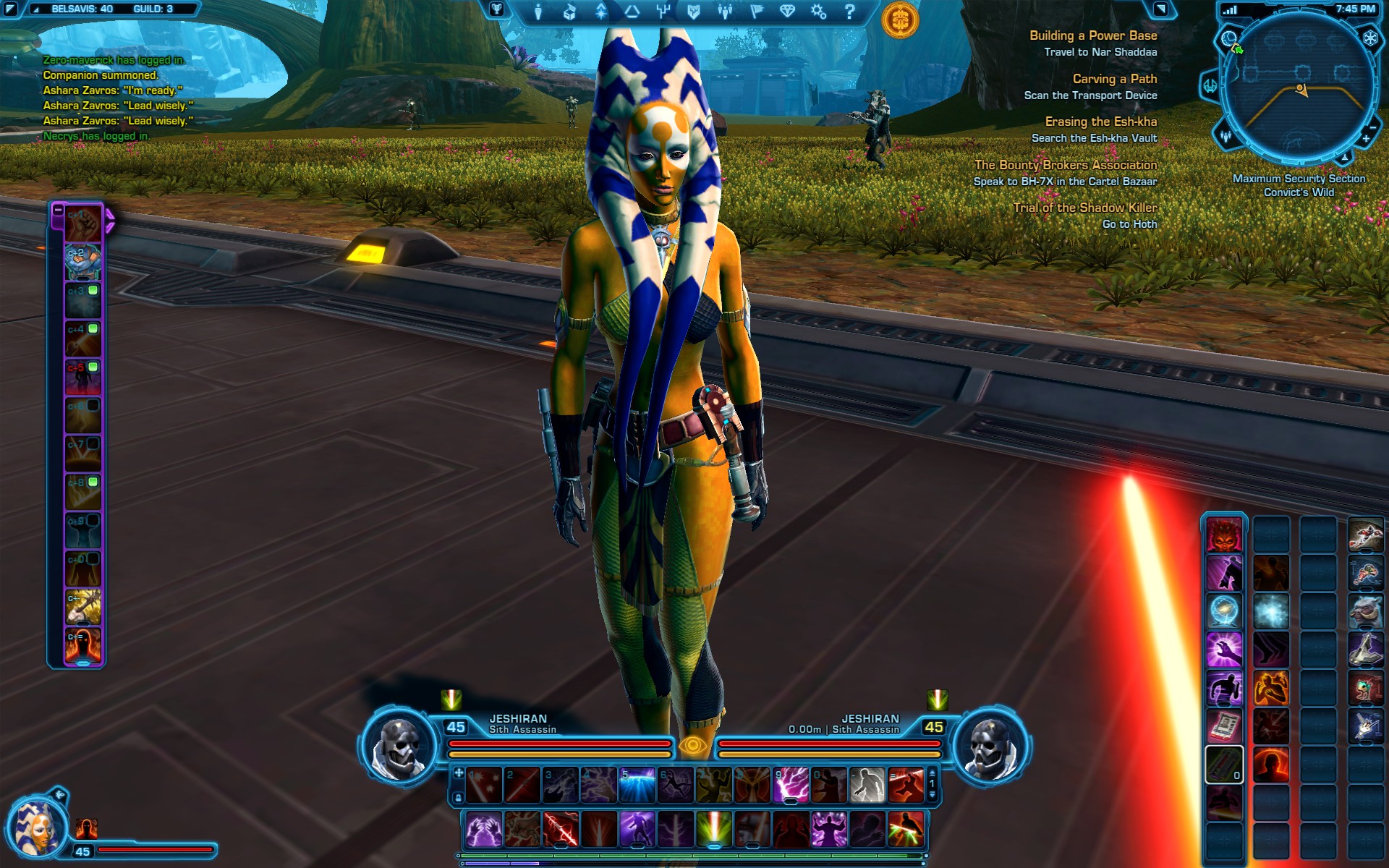Zoom in the minimap with the plus button
The image size is (1389, 868).
pyautogui.click(x=1366, y=139)
